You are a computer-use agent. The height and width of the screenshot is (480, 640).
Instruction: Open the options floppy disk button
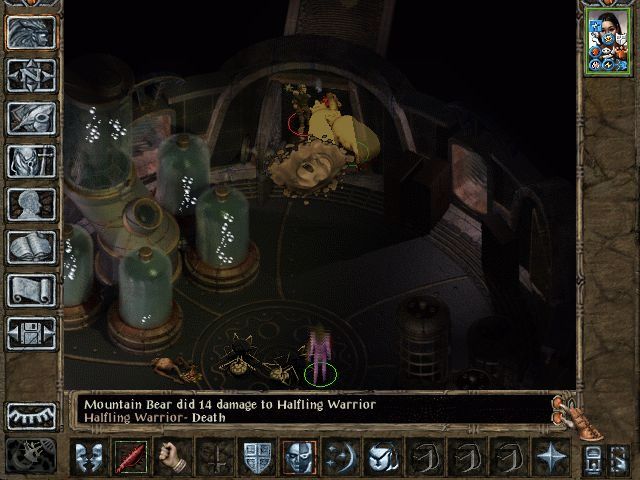coord(31,332)
